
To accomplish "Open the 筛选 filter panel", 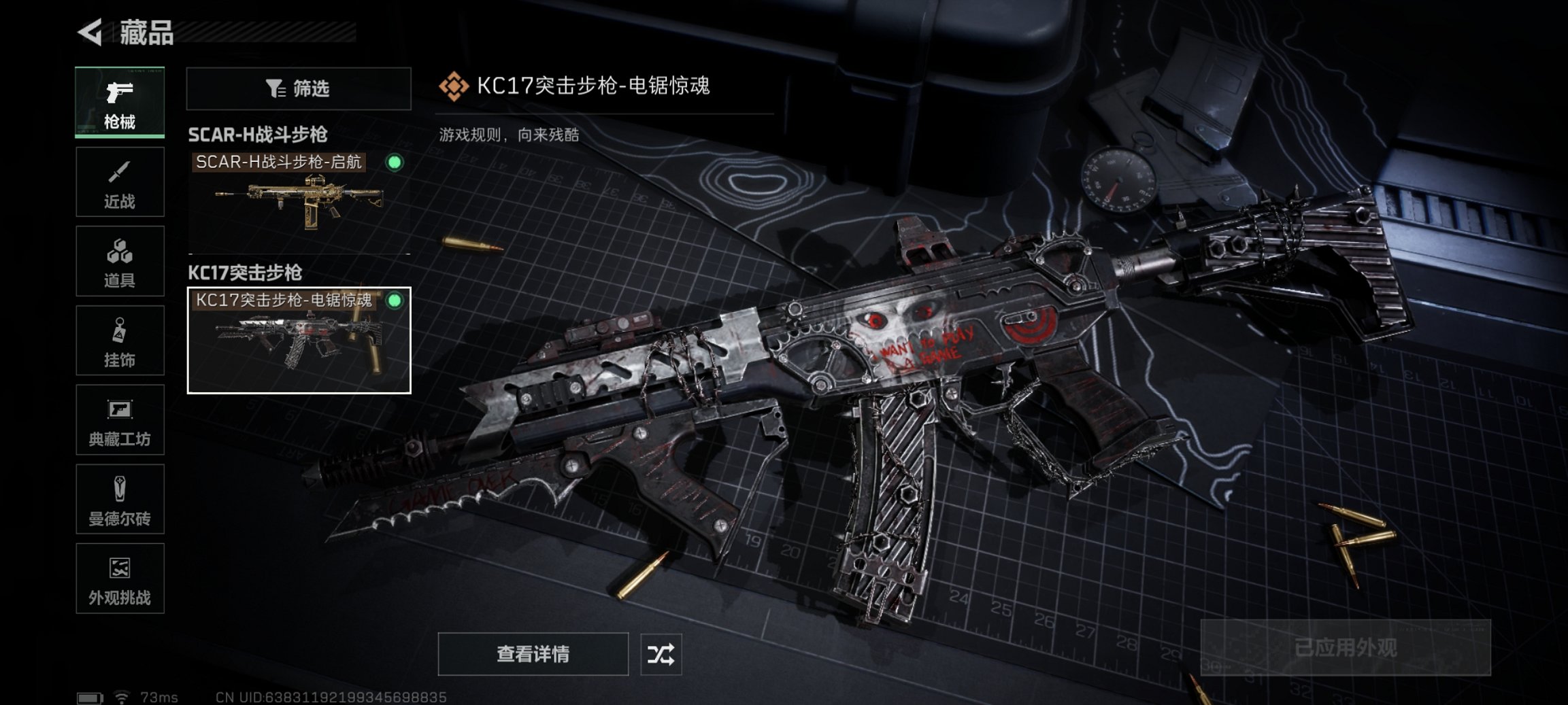I will (x=297, y=89).
